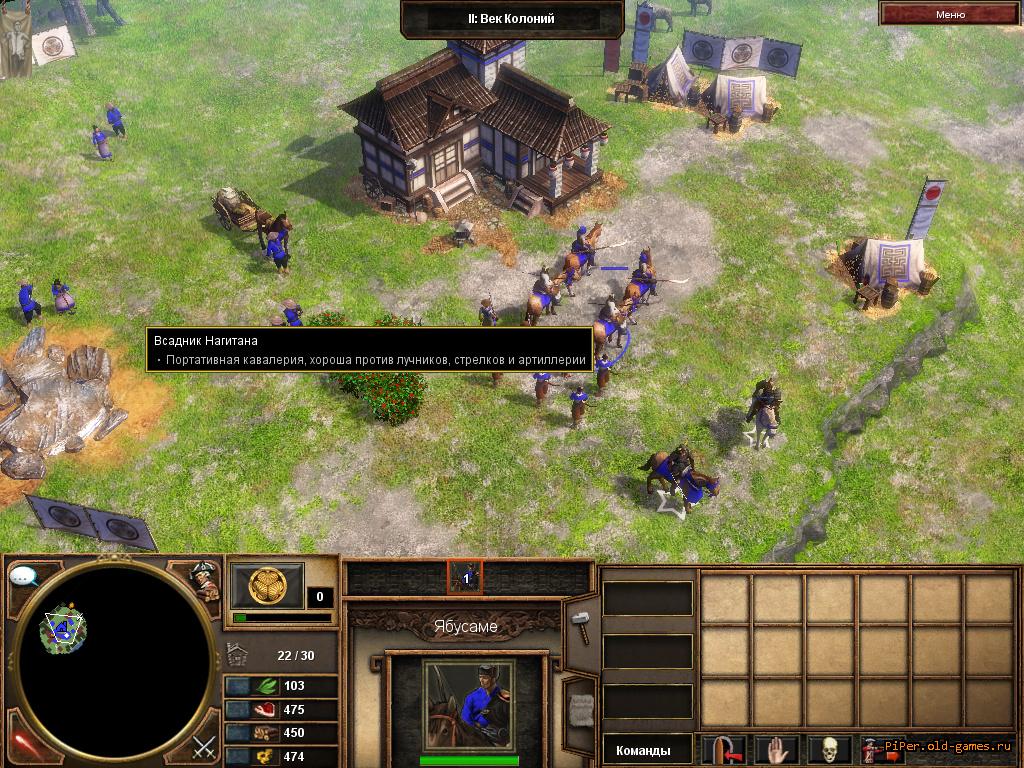The height and width of the screenshot is (768, 1024).
Task: Select the explorer hero portrait icon
Action: pos(205,578)
